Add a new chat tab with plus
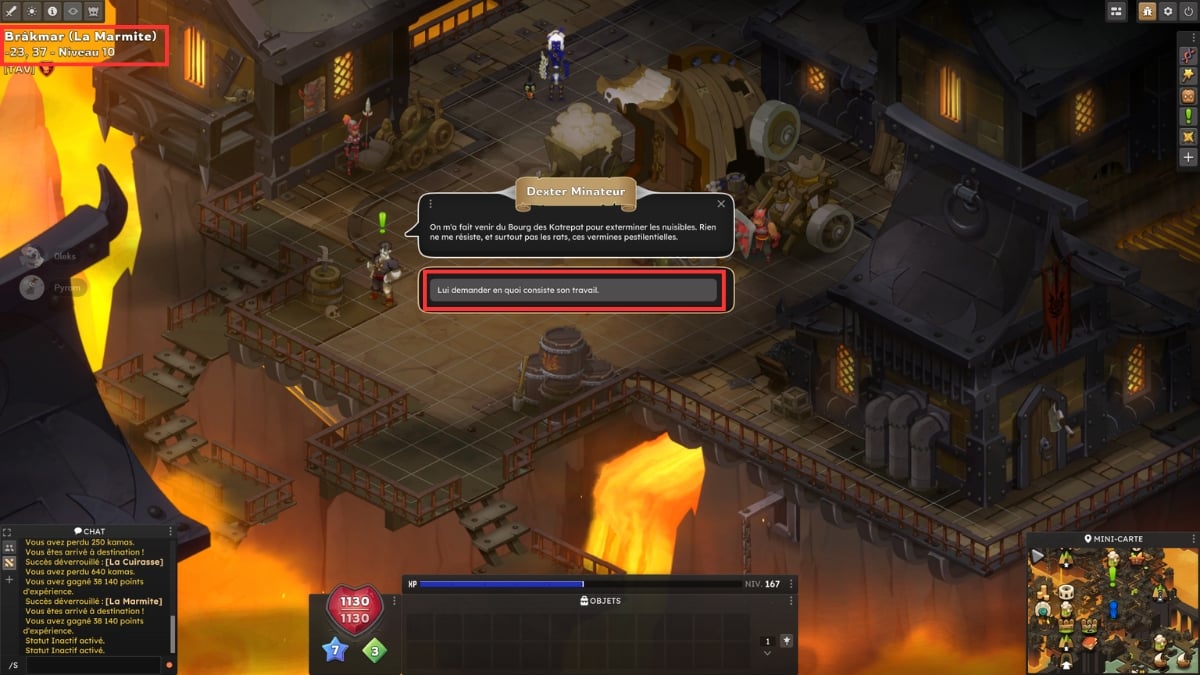The height and width of the screenshot is (675, 1200). [x=9, y=579]
